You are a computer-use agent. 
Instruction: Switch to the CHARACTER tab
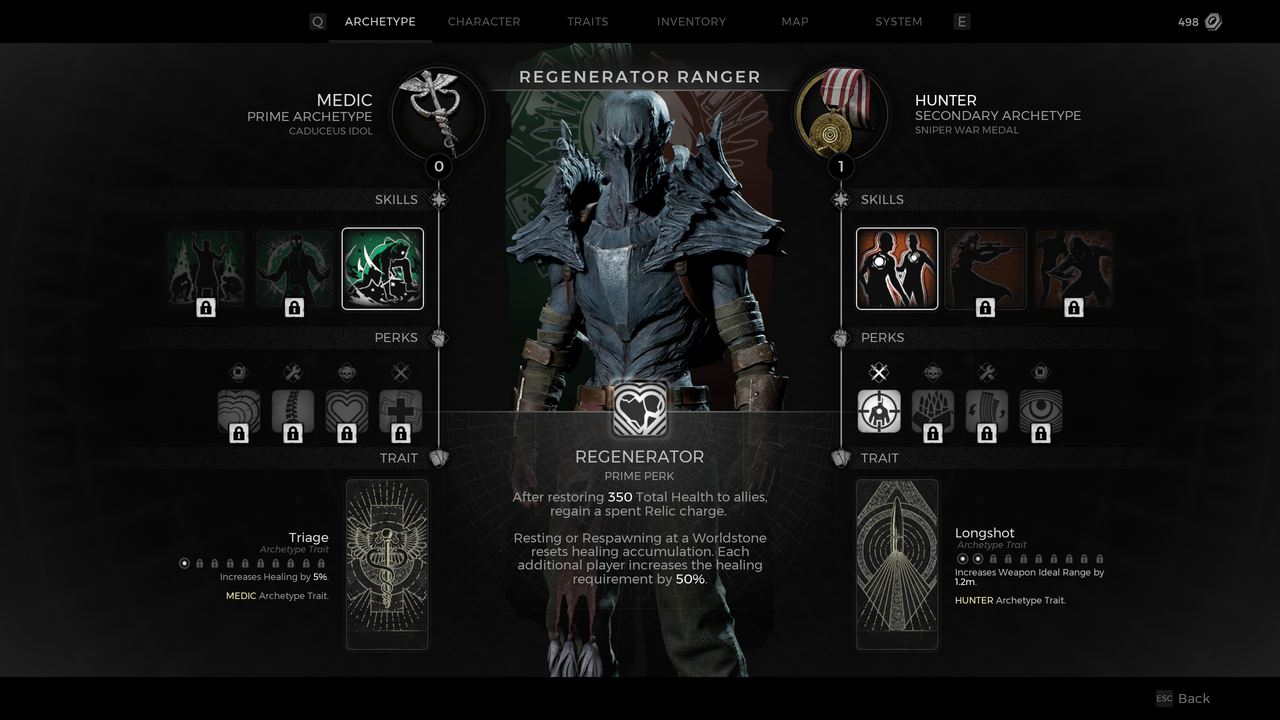click(484, 21)
